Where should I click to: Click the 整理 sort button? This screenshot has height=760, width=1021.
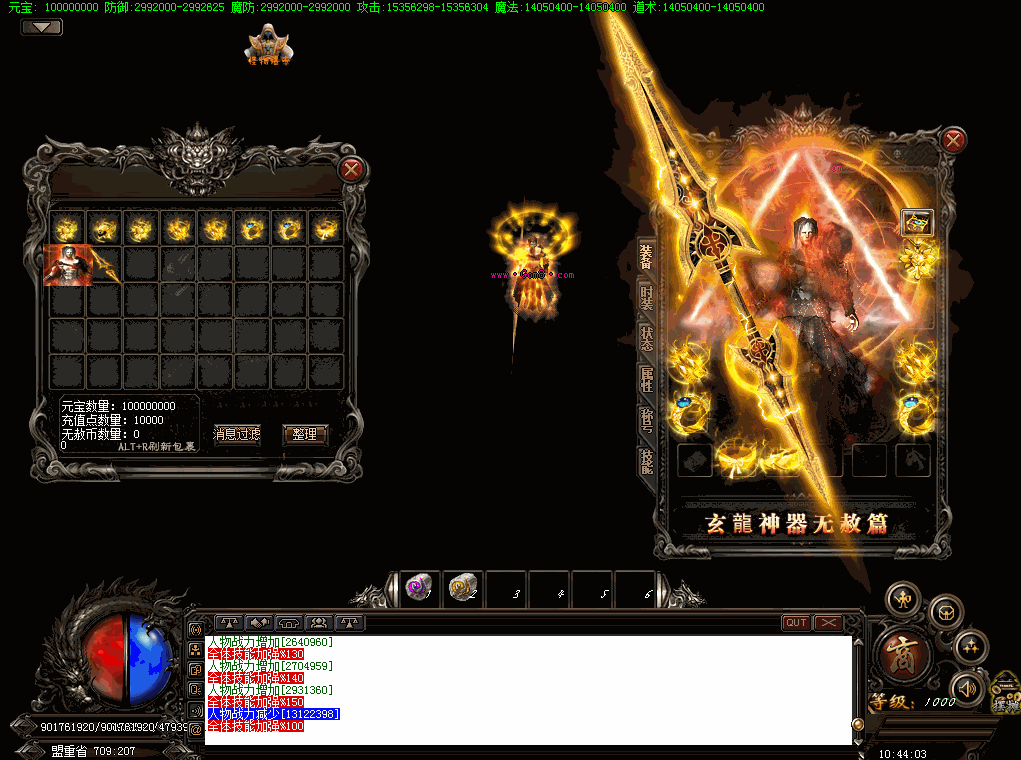pyautogui.click(x=305, y=434)
